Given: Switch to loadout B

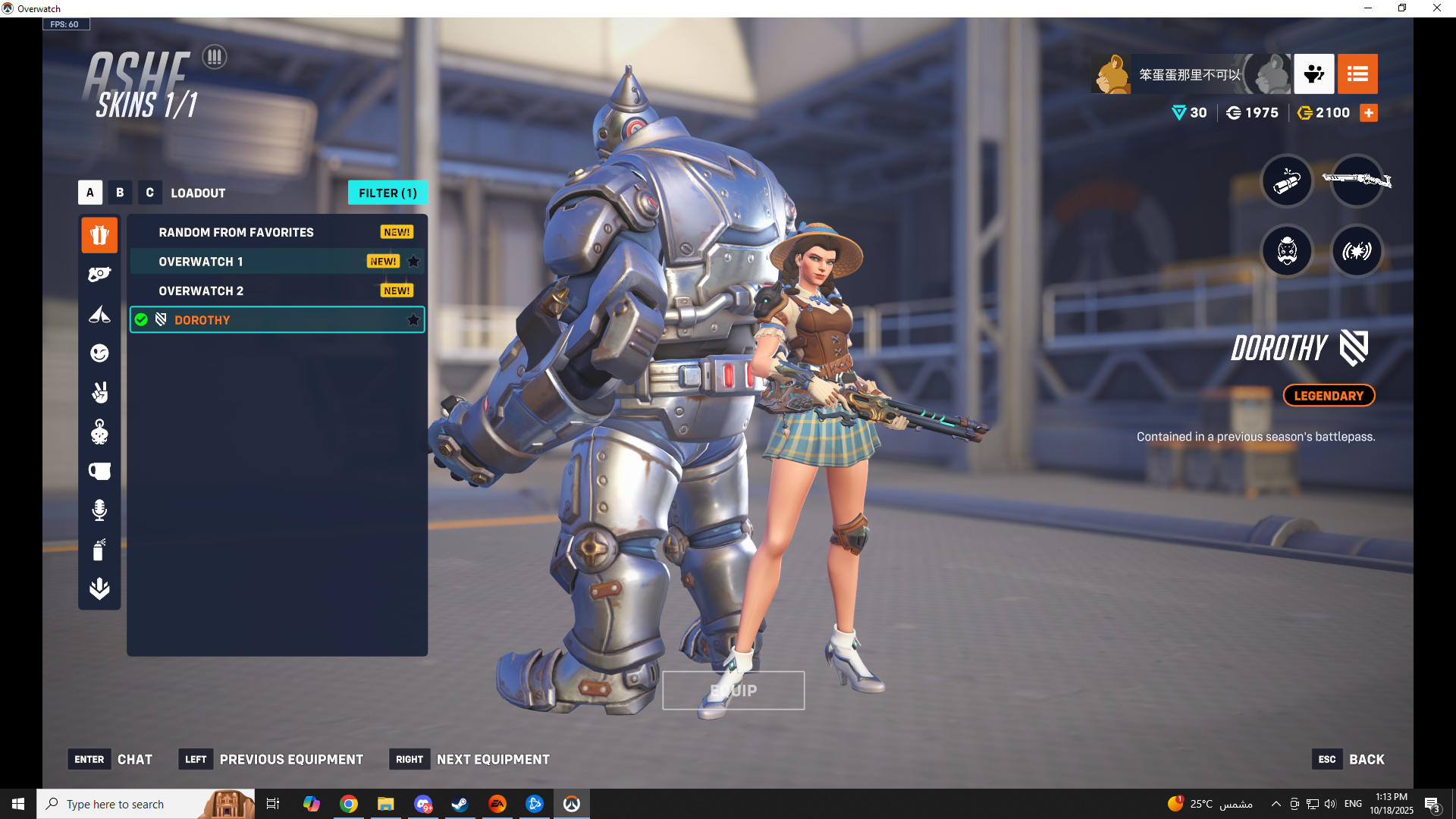Looking at the screenshot, I should (120, 193).
